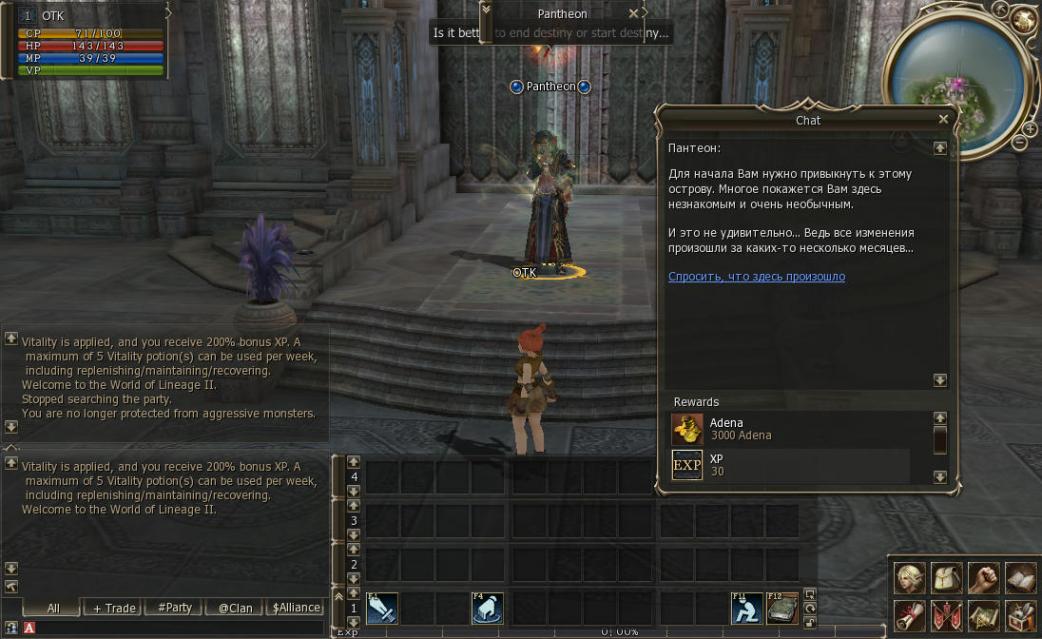Open the open-book skills icon

tap(1020, 579)
